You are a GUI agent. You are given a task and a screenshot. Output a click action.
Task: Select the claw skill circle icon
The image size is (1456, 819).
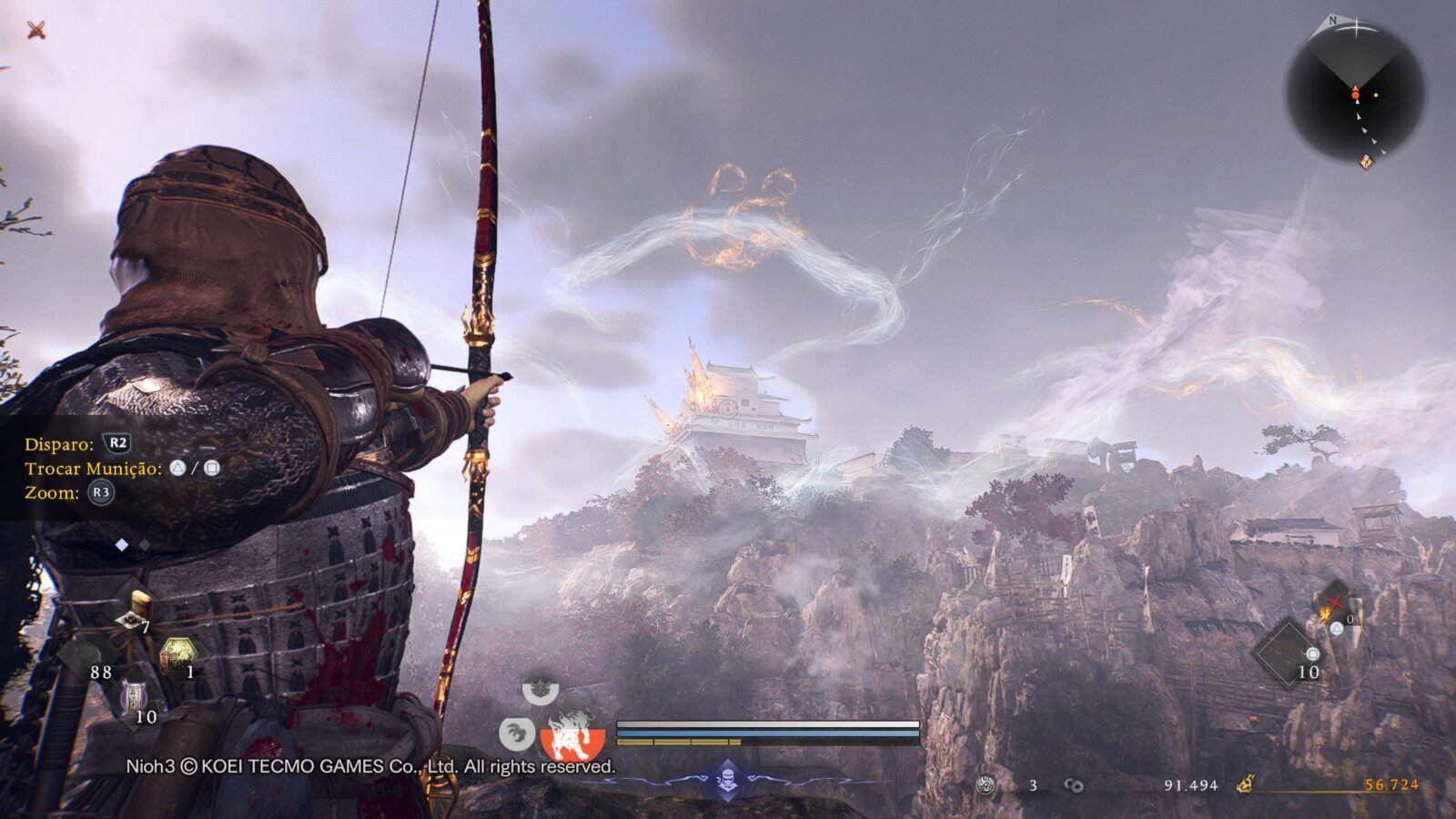516,733
